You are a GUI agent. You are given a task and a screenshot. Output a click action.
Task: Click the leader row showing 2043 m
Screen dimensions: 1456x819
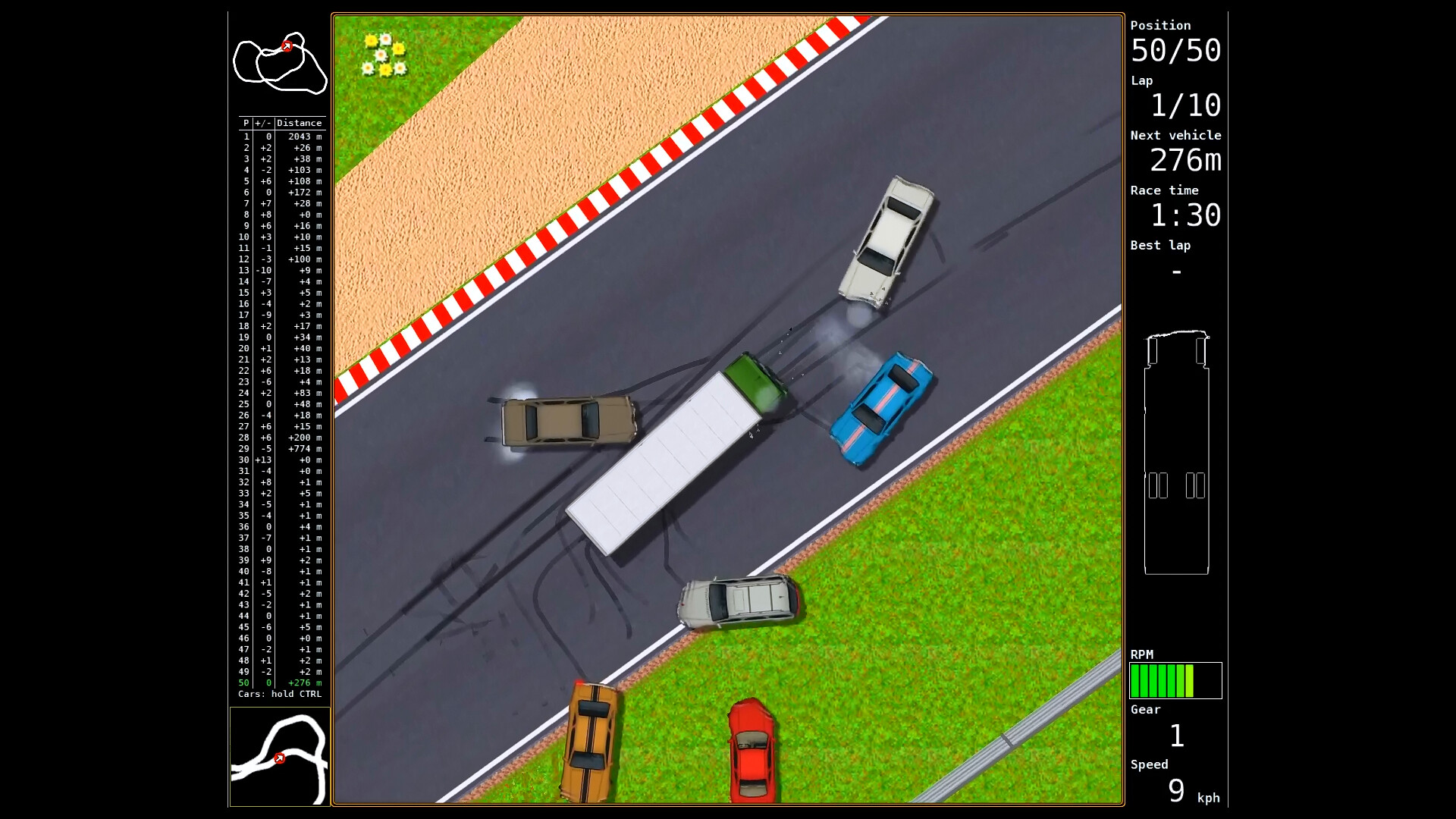click(281, 136)
